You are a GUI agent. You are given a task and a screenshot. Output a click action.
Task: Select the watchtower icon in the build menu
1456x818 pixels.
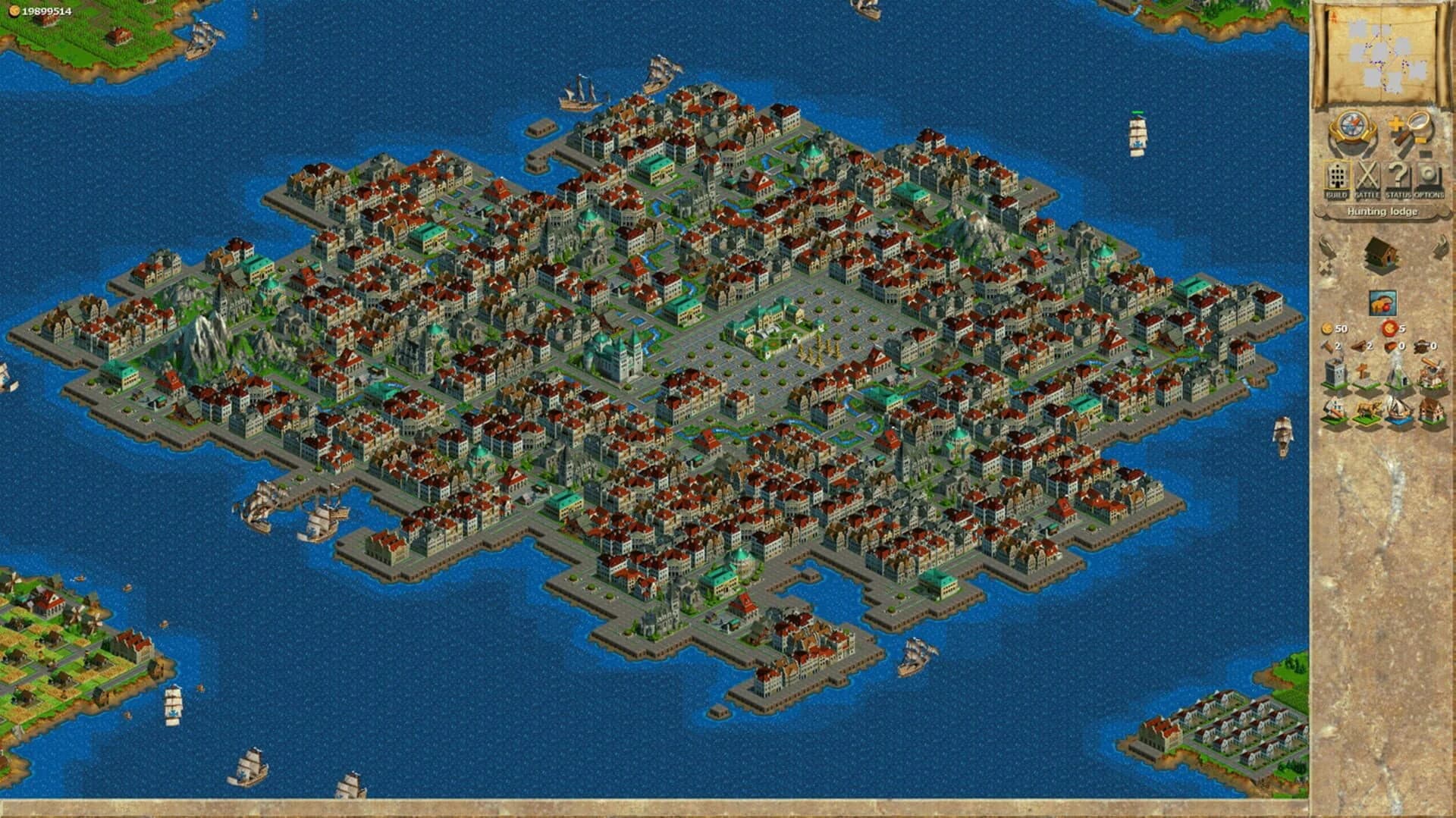[x=1335, y=371]
